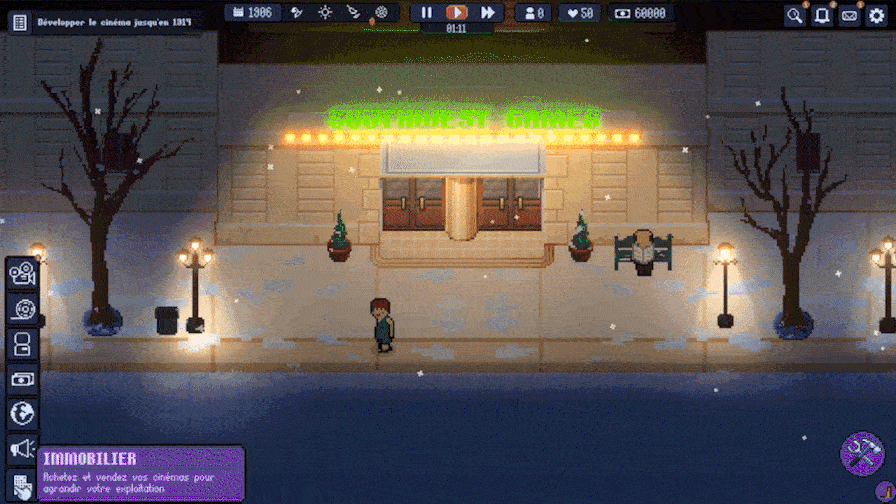The width and height of the screenshot is (896, 504).
Task: Set game speed to normal play
Action: [456, 13]
